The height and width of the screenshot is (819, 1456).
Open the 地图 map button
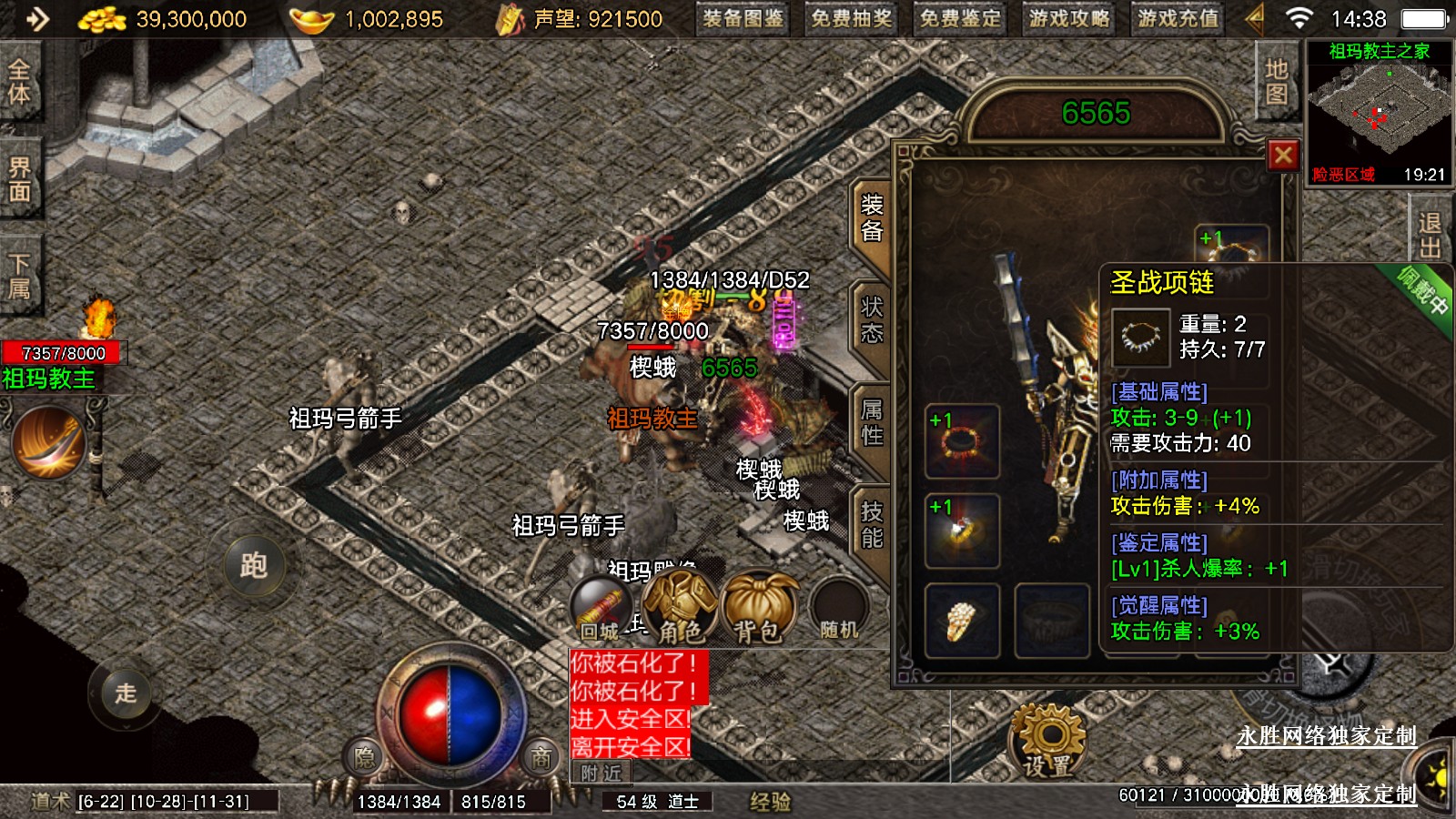(x=1276, y=82)
